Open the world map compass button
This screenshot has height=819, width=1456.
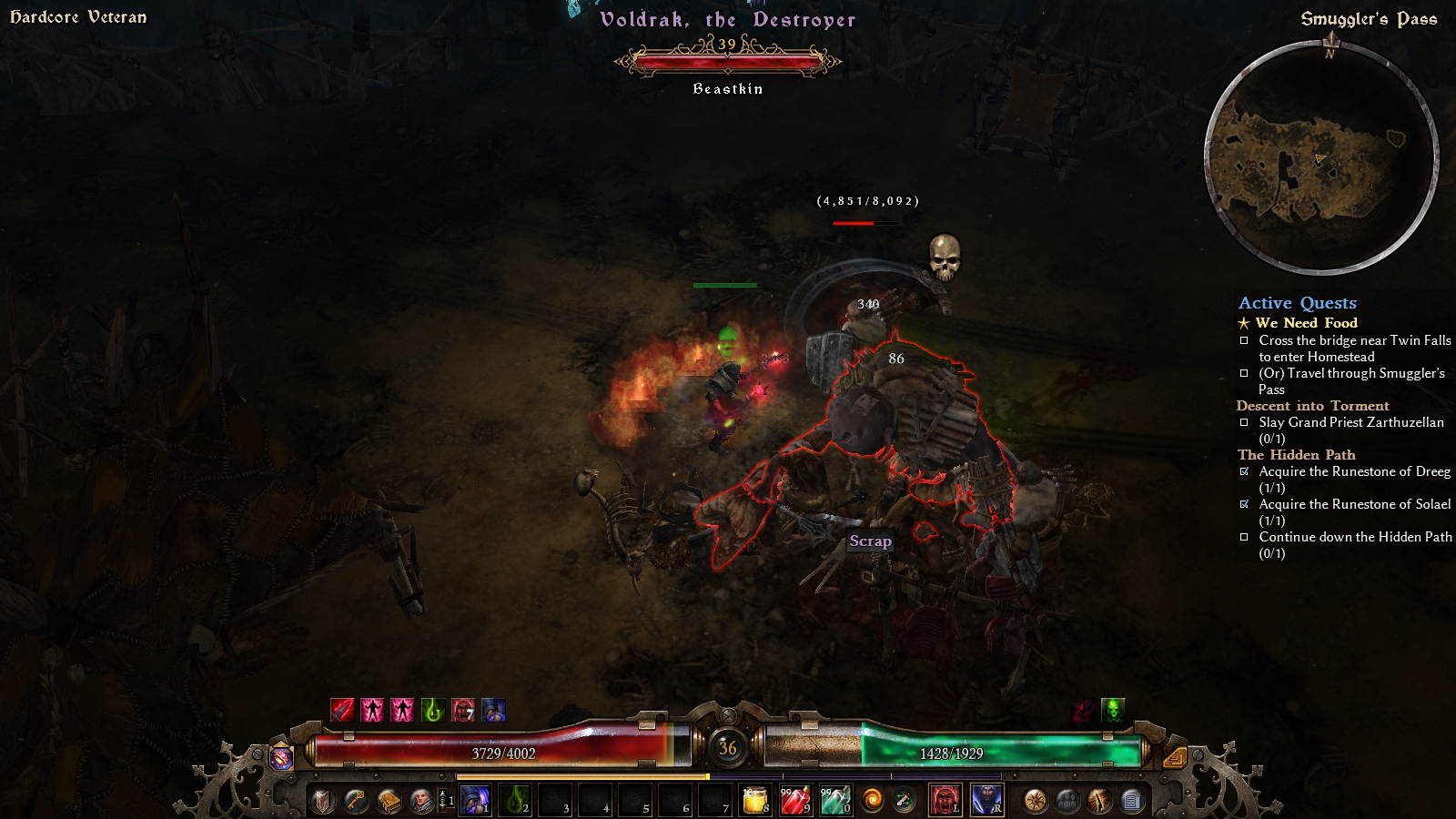pyautogui.click(x=1035, y=801)
